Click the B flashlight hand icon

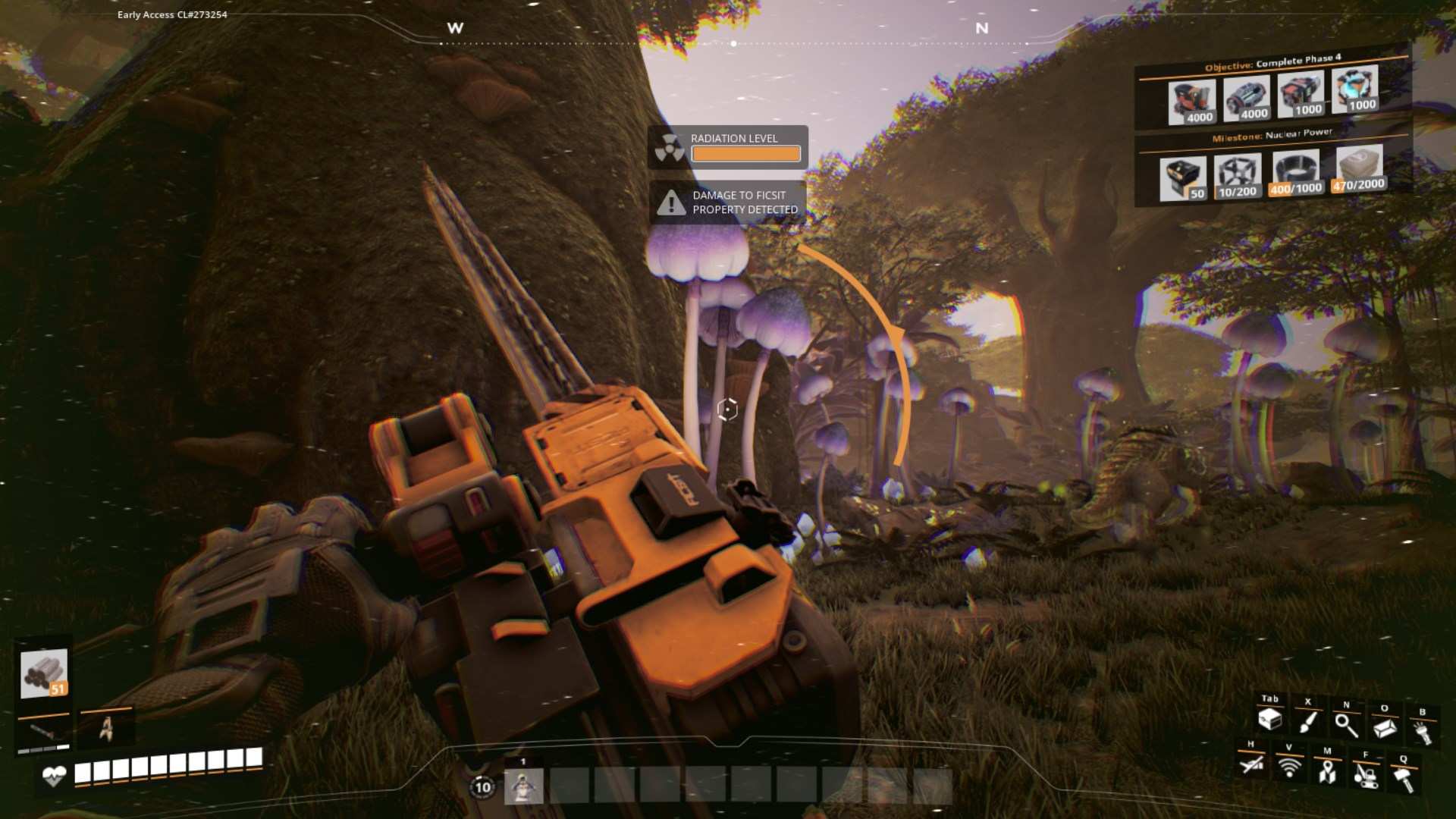(x=1424, y=732)
